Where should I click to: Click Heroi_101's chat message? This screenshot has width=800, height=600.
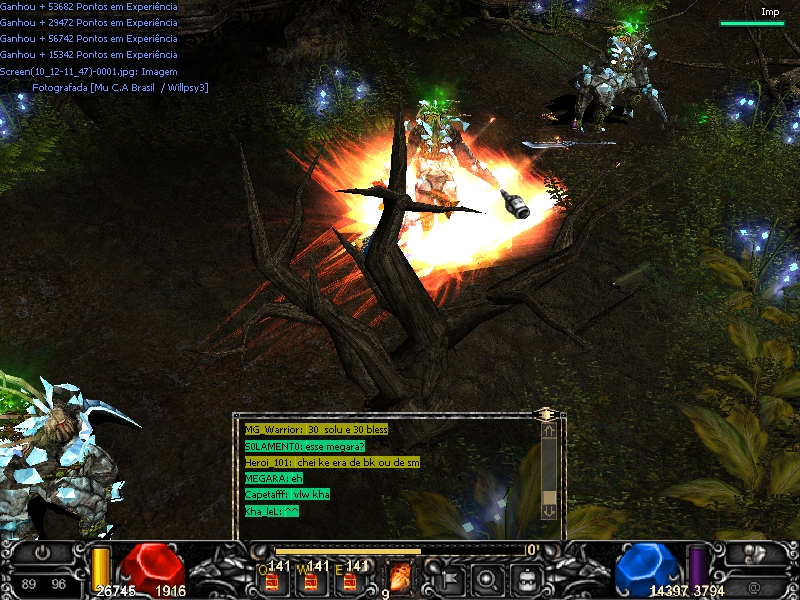(x=332, y=462)
